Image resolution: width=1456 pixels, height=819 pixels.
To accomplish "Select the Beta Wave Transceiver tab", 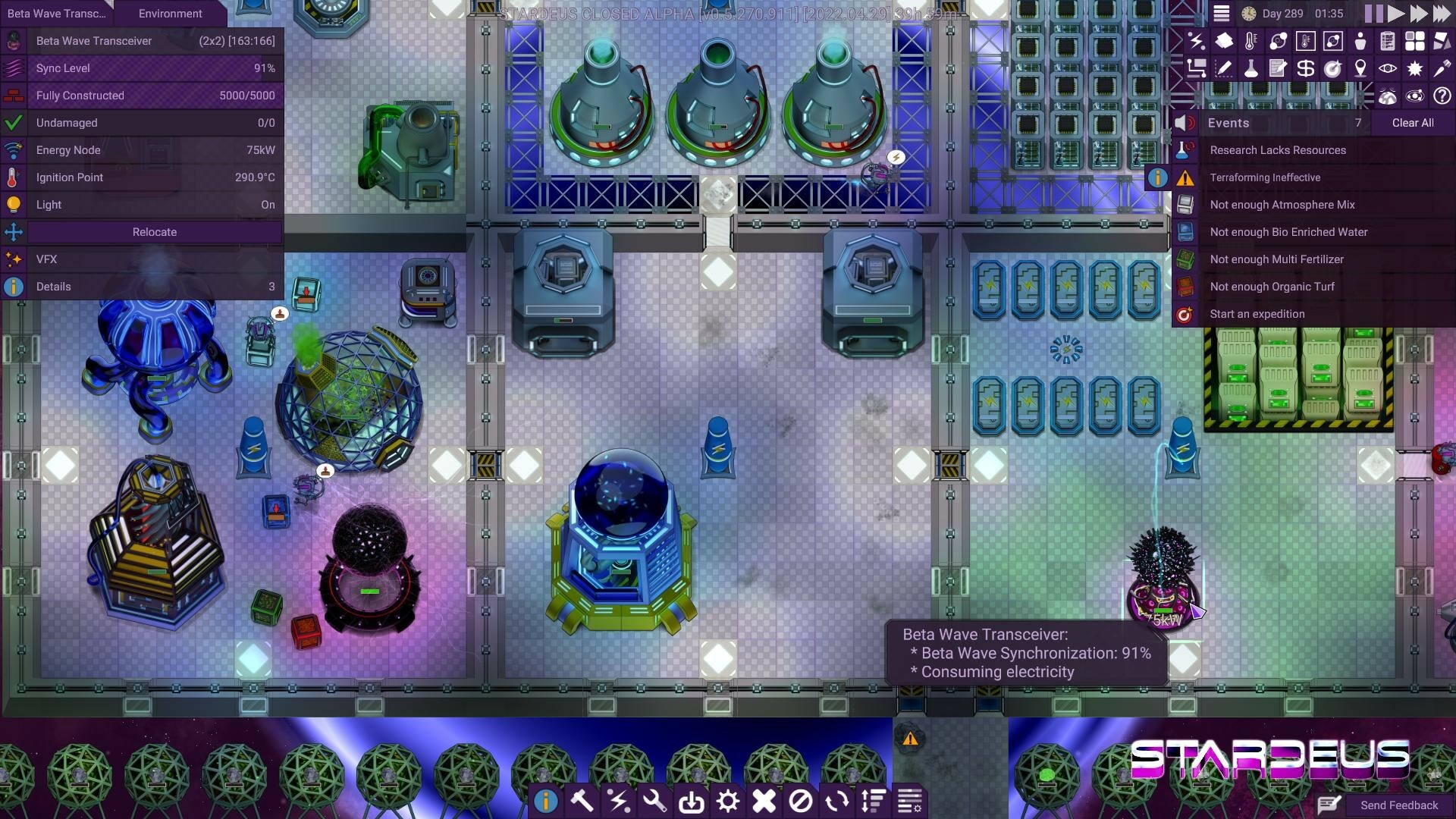I will (x=56, y=13).
